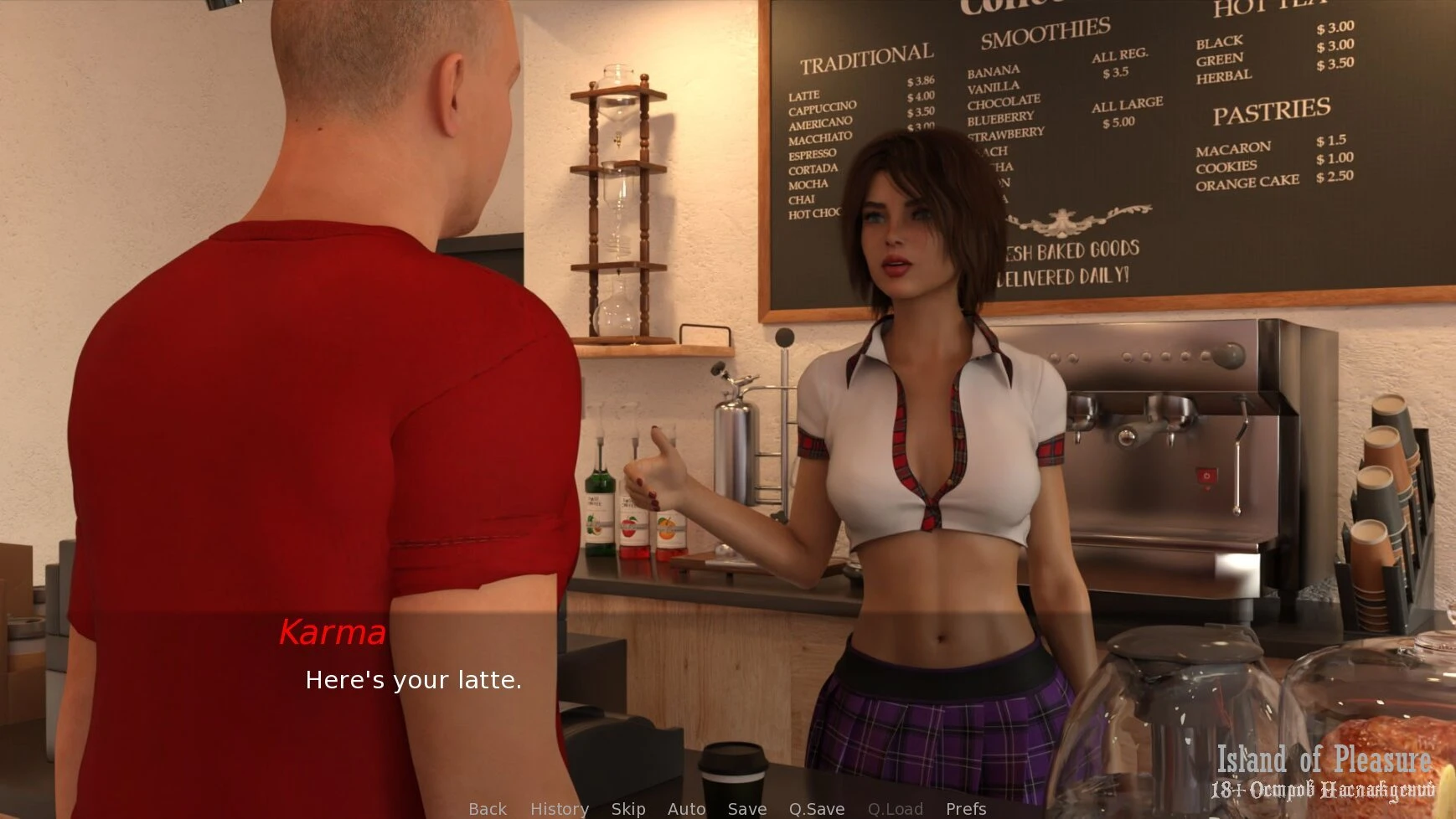The width and height of the screenshot is (1456, 819).
Task: Activate Skip to fast-forward dialogue
Action: click(627, 808)
